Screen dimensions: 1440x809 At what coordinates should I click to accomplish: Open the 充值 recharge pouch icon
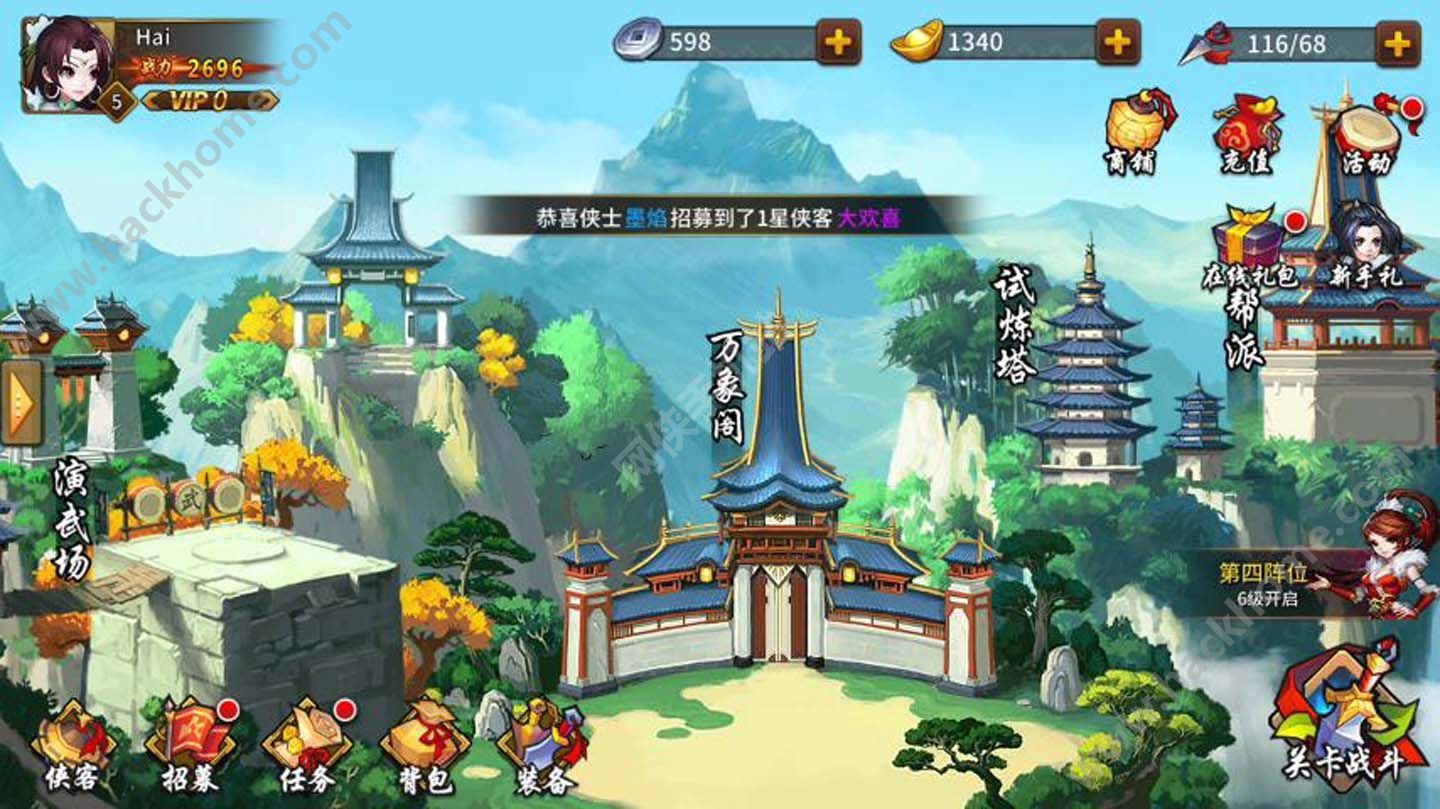tap(1246, 132)
